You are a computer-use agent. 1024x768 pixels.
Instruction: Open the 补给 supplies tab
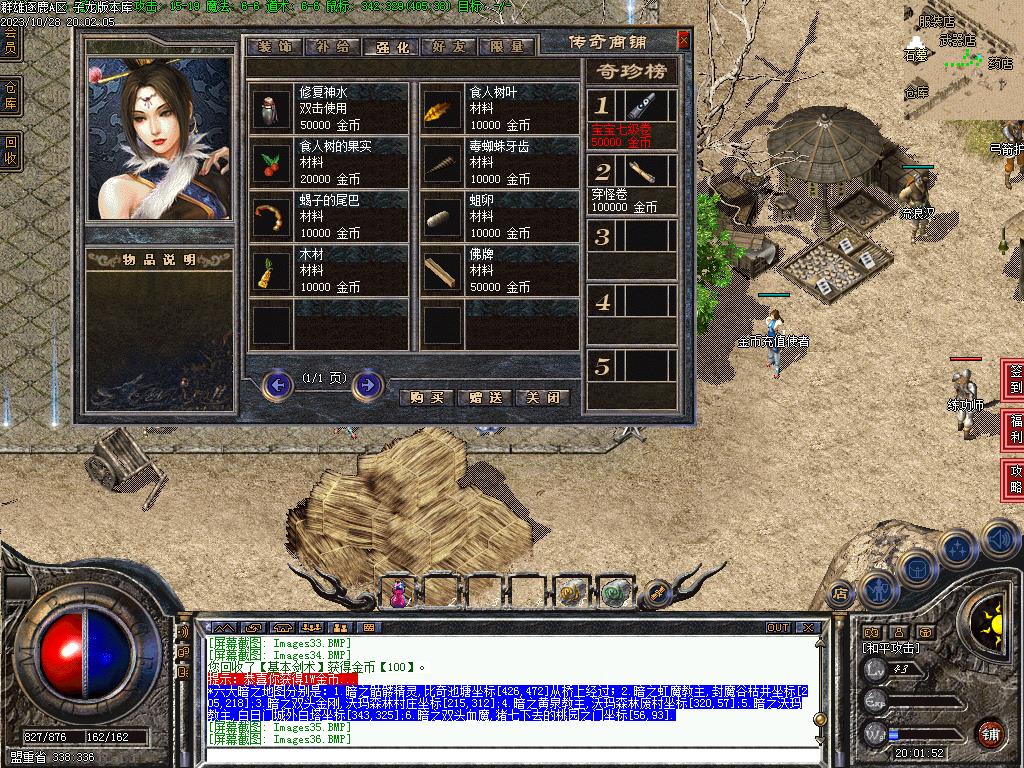332,47
